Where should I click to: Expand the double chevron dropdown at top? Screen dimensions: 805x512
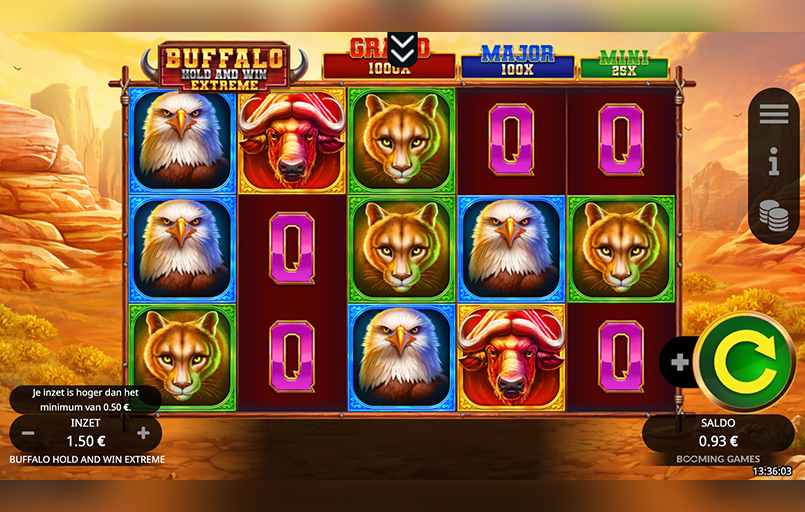pyautogui.click(x=402, y=47)
